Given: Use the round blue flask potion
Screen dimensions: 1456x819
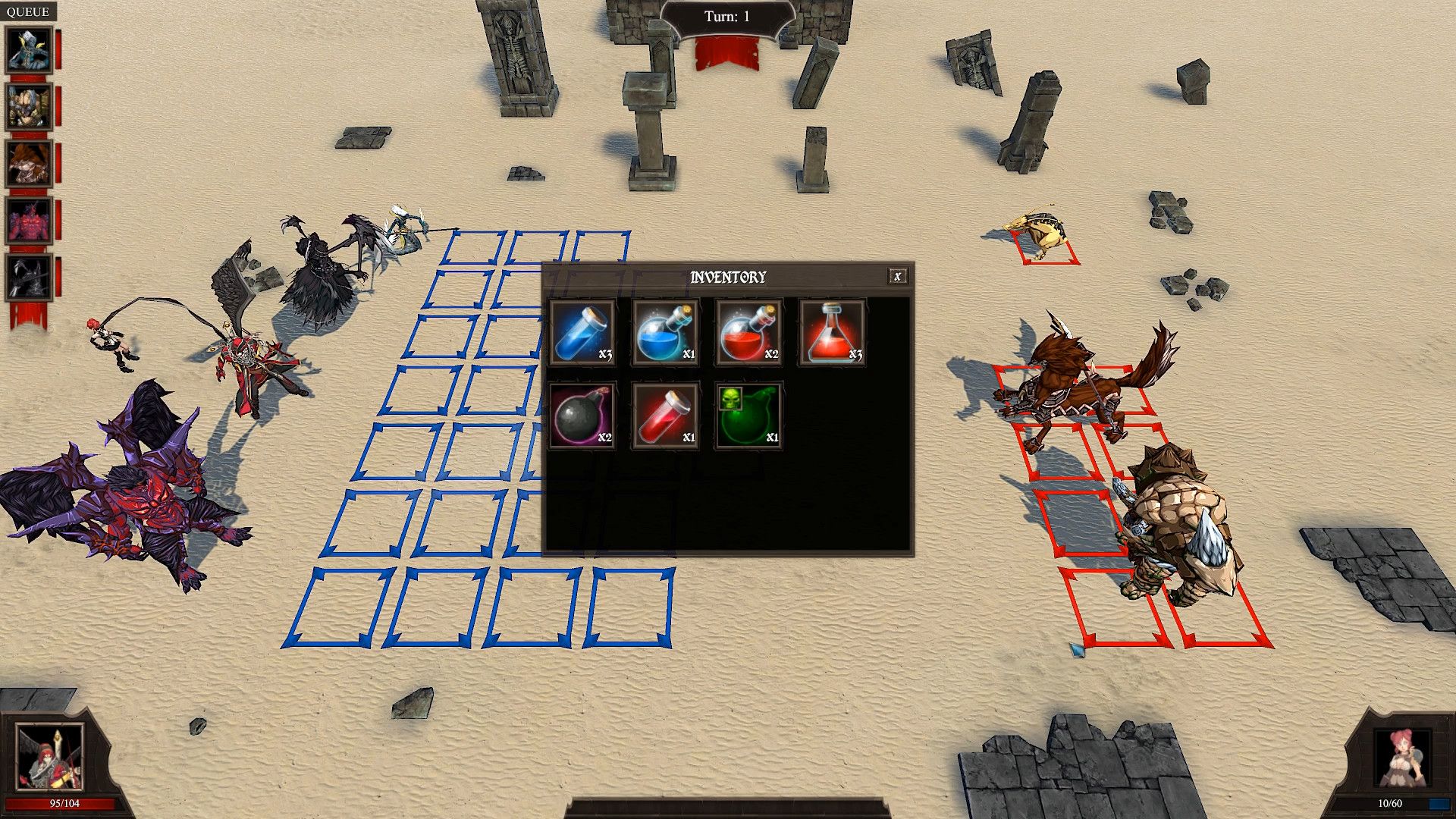Looking at the screenshot, I should pyautogui.click(x=665, y=333).
